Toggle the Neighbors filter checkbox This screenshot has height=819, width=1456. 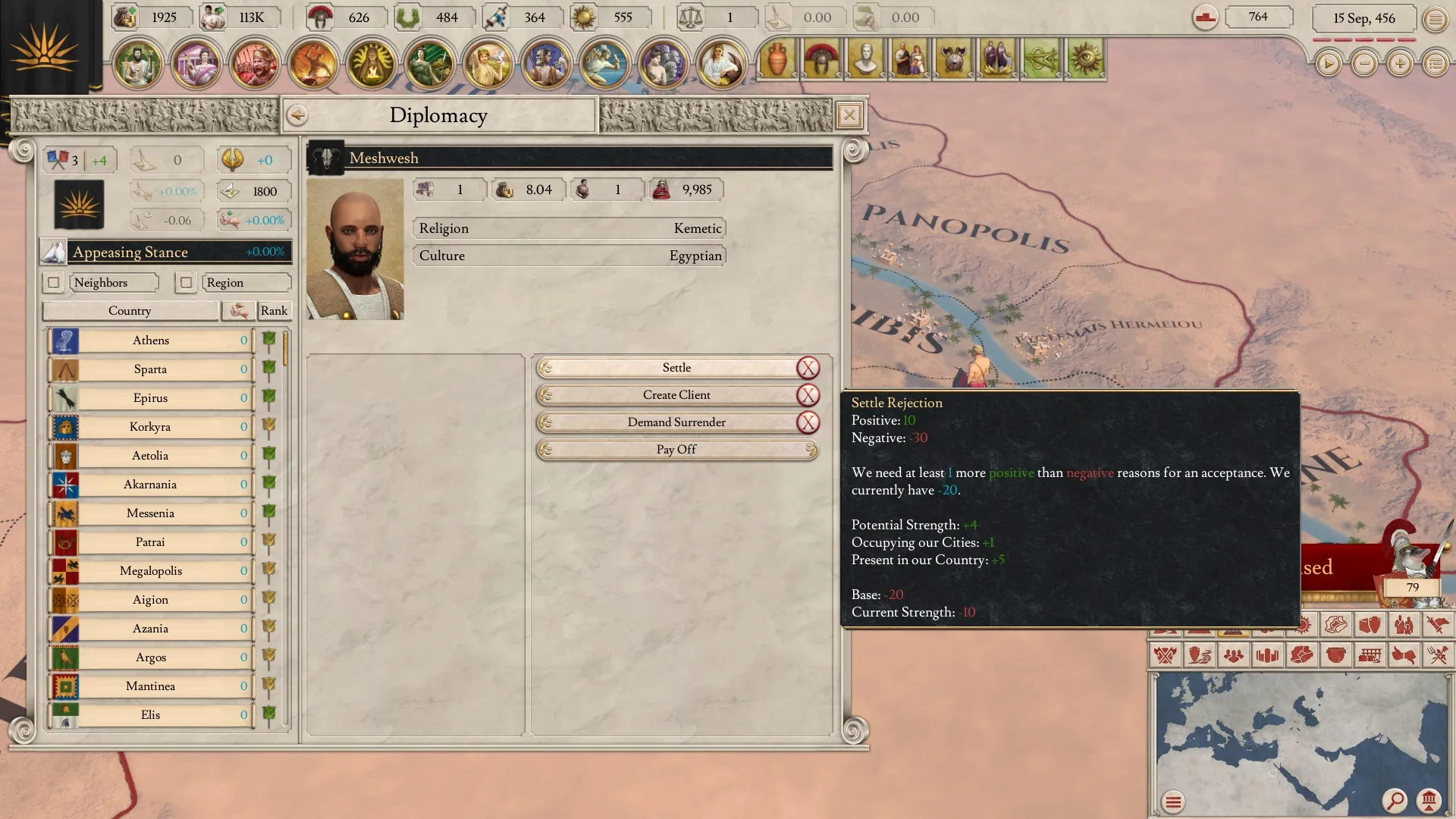tap(53, 283)
